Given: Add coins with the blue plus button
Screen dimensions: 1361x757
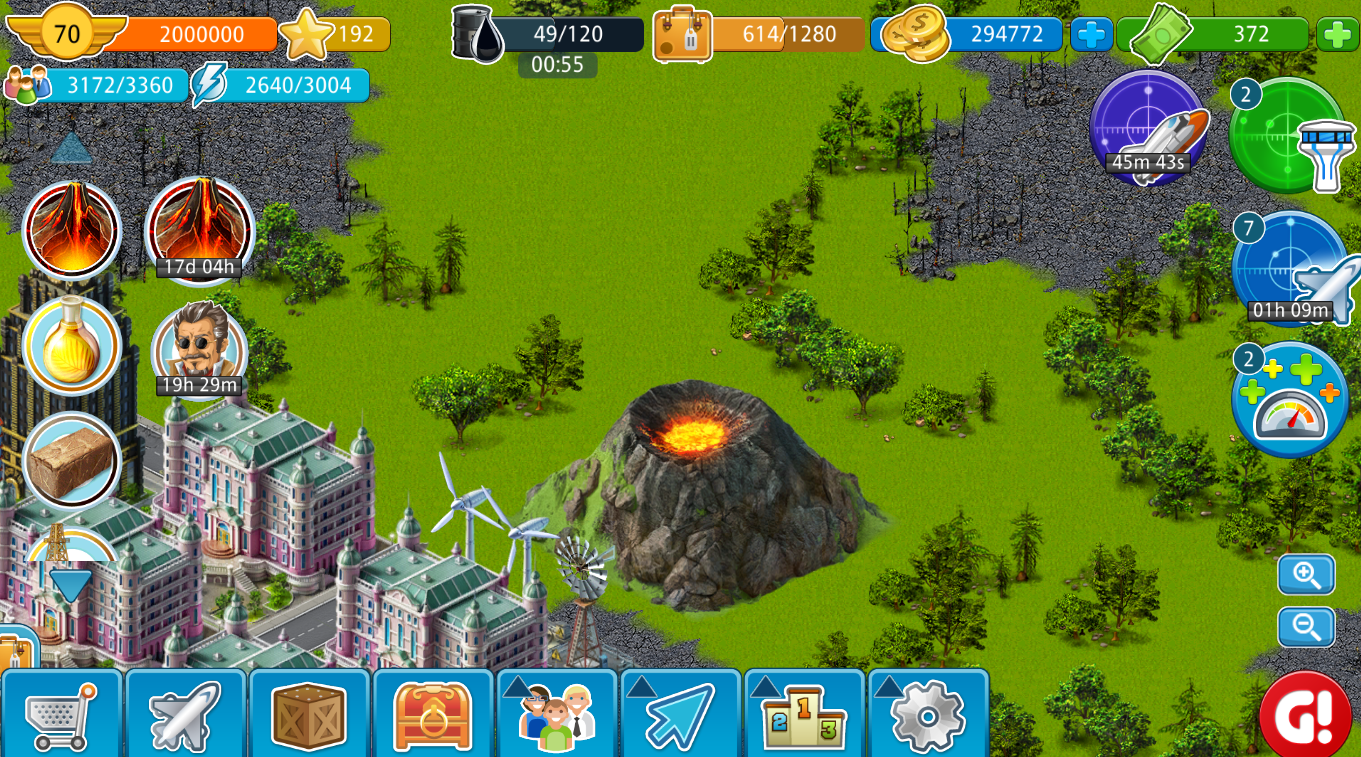Looking at the screenshot, I should 1091,35.
